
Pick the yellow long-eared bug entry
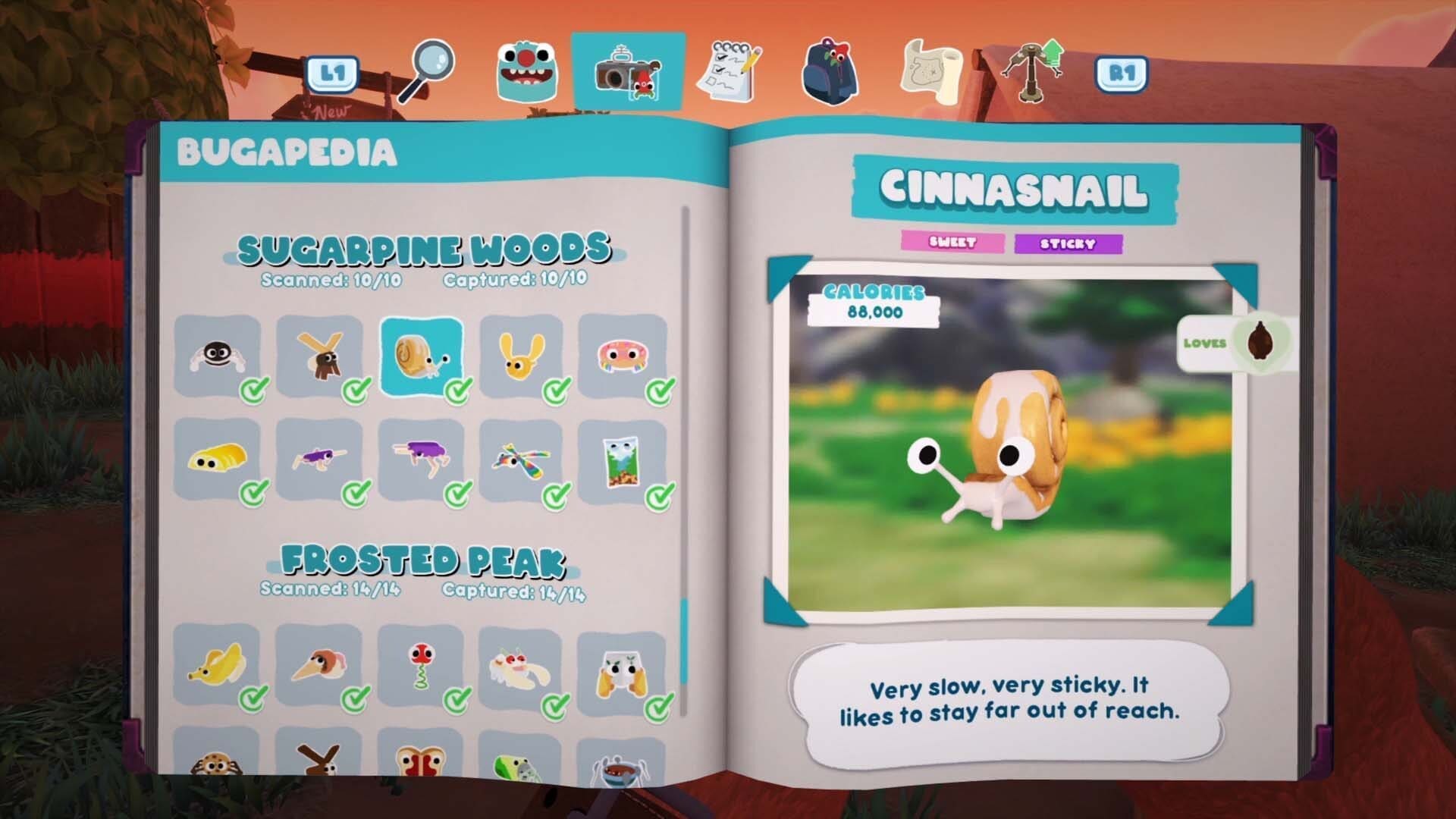click(x=522, y=356)
